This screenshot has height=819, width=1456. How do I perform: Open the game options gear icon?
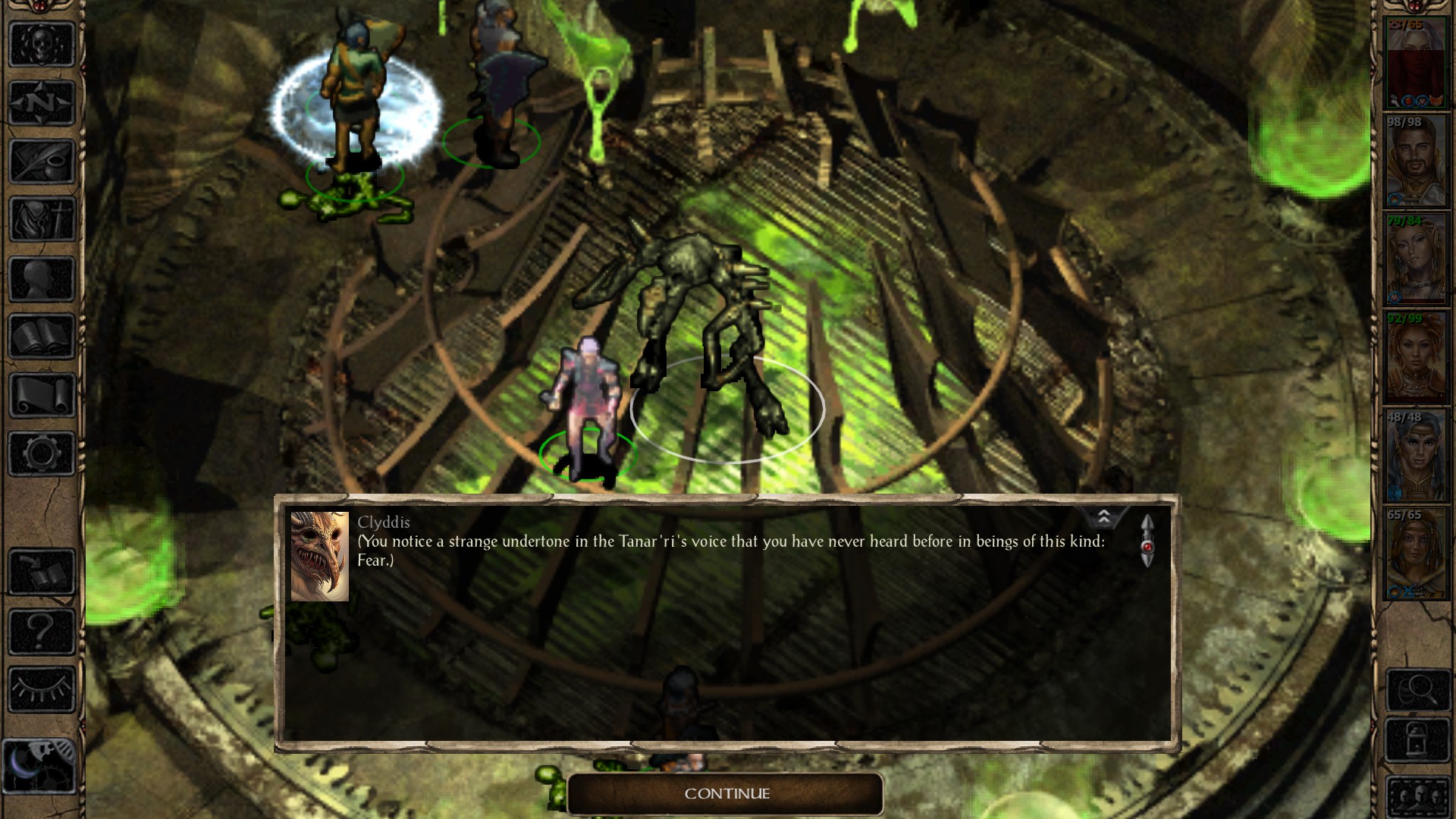42,453
